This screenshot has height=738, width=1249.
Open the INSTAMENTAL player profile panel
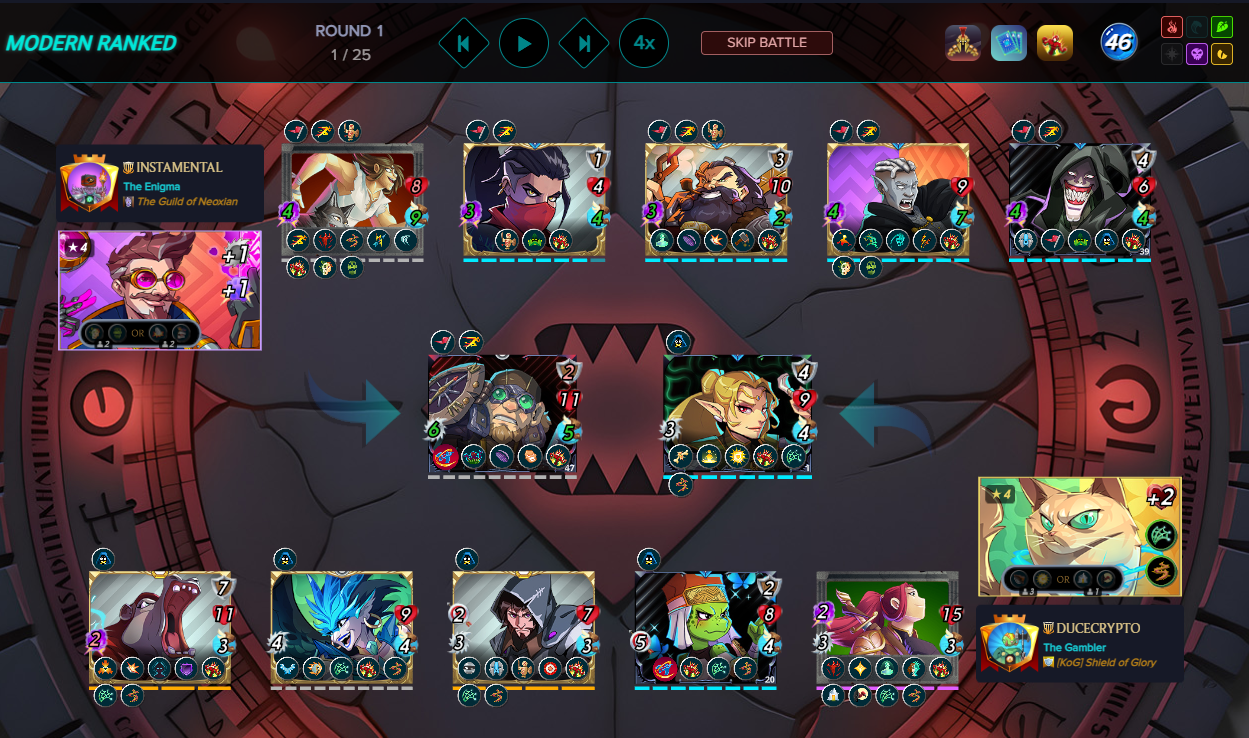pyautogui.click(x=160, y=183)
